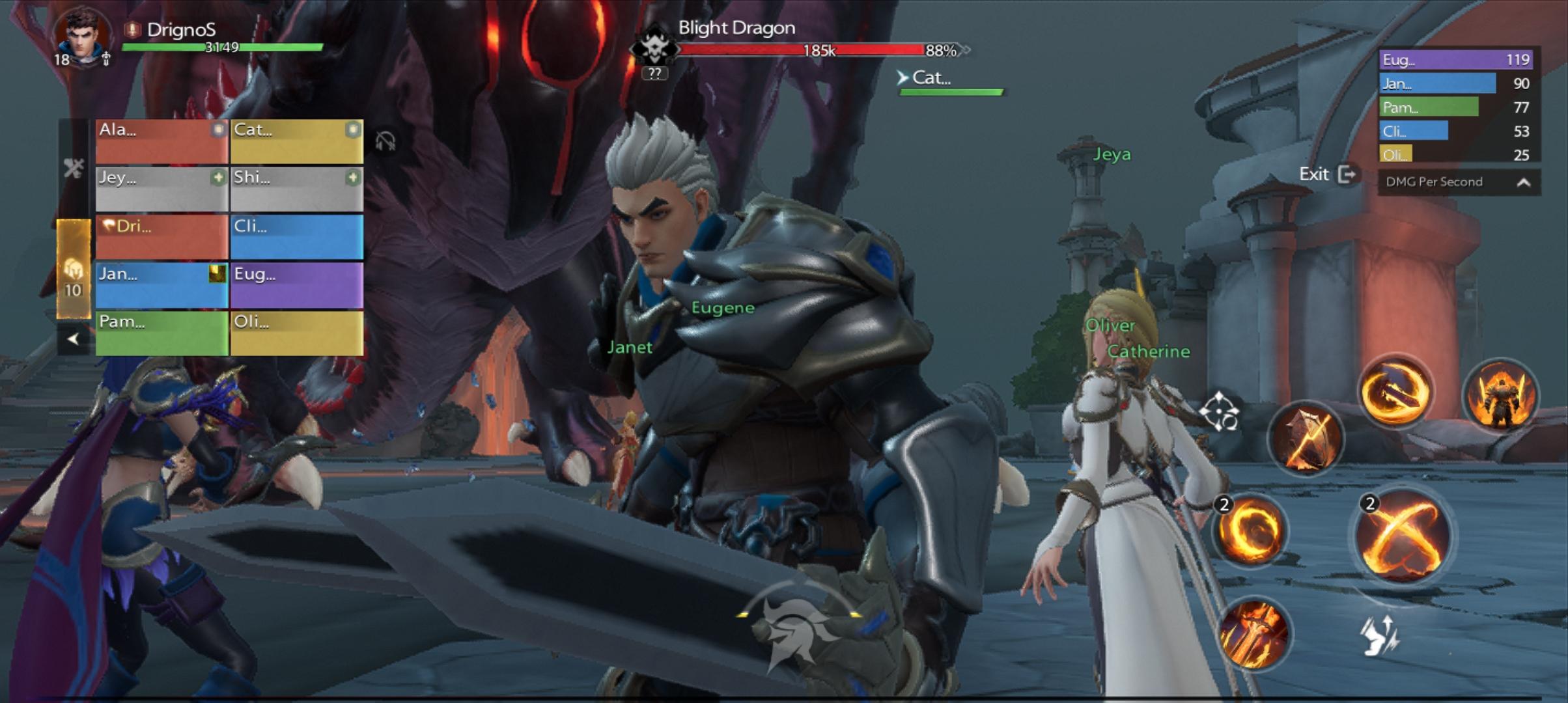
Task: Choose Eug... purple raid frame tile
Action: tap(296, 284)
